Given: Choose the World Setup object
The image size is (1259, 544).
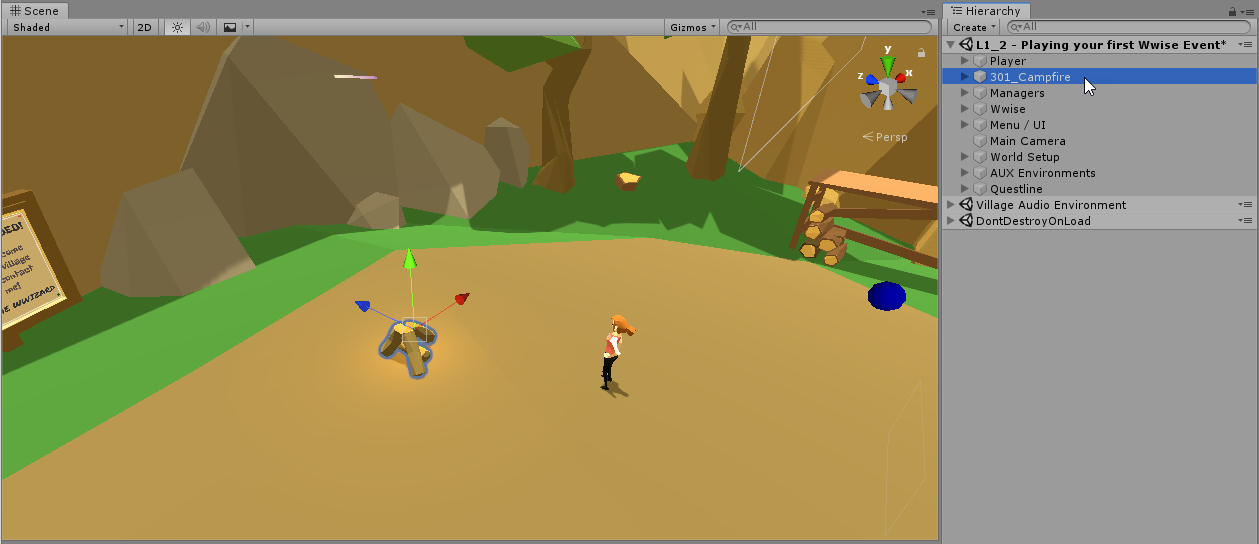Looking at the screenshot, I should click(1024, 157).
